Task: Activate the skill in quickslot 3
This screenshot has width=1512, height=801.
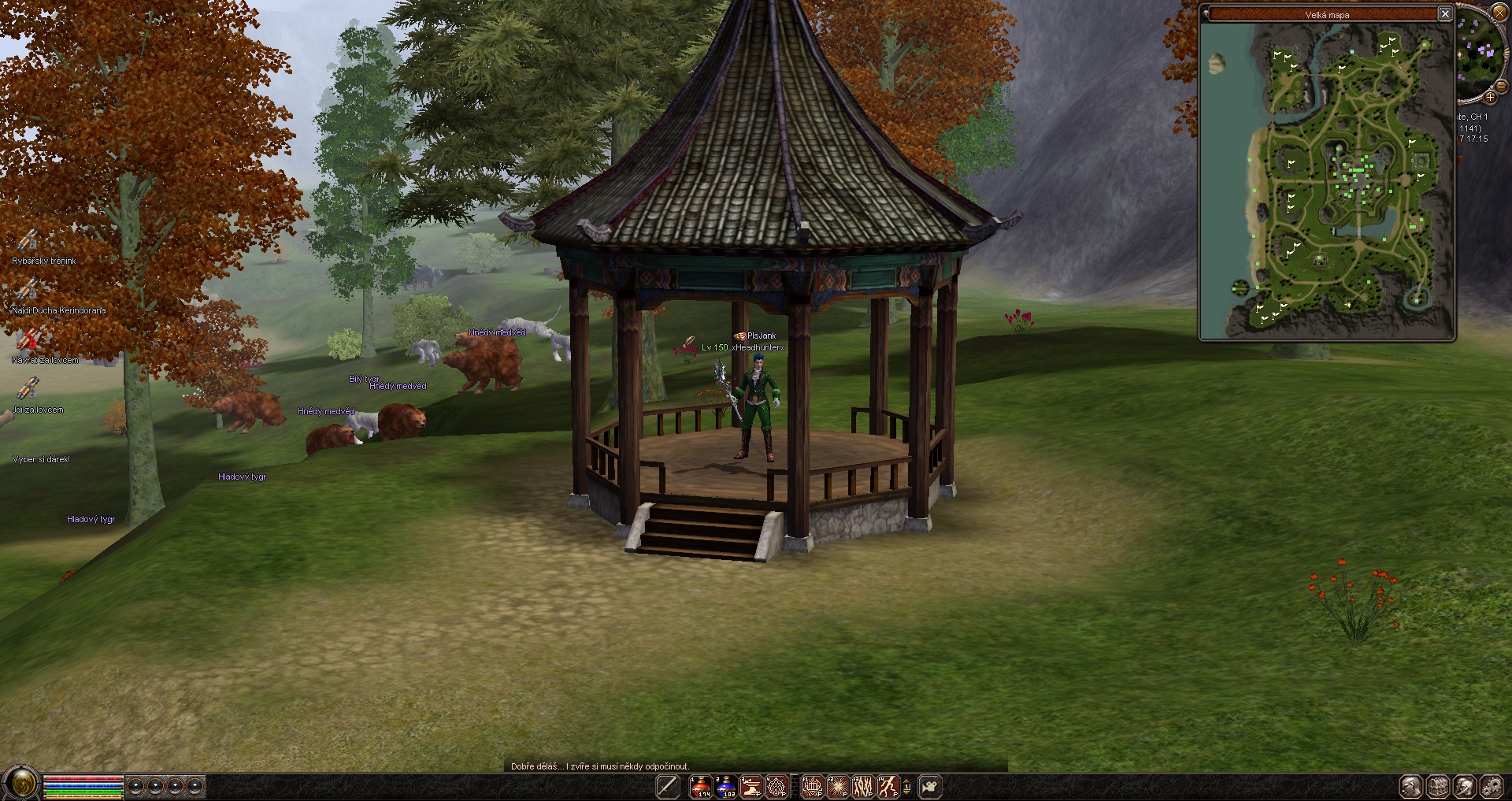Action: coord(751,786)
